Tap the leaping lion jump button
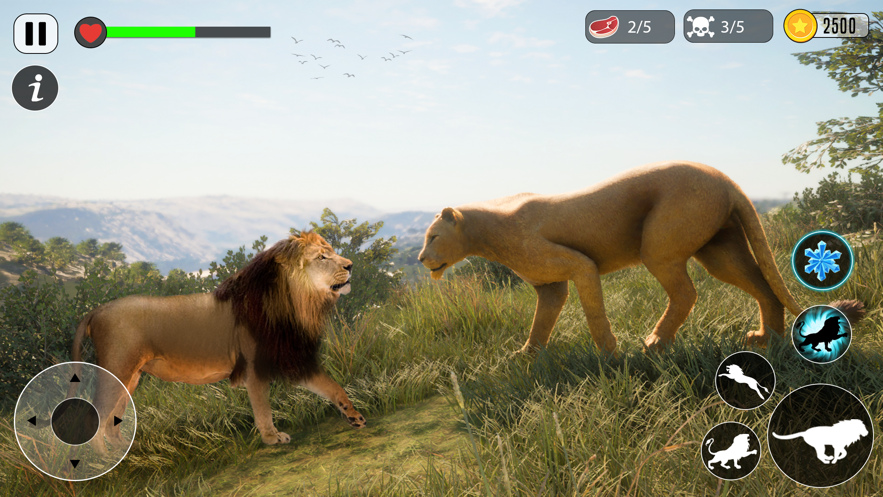Viewport: 883px width, 497px height. [745, 380]
